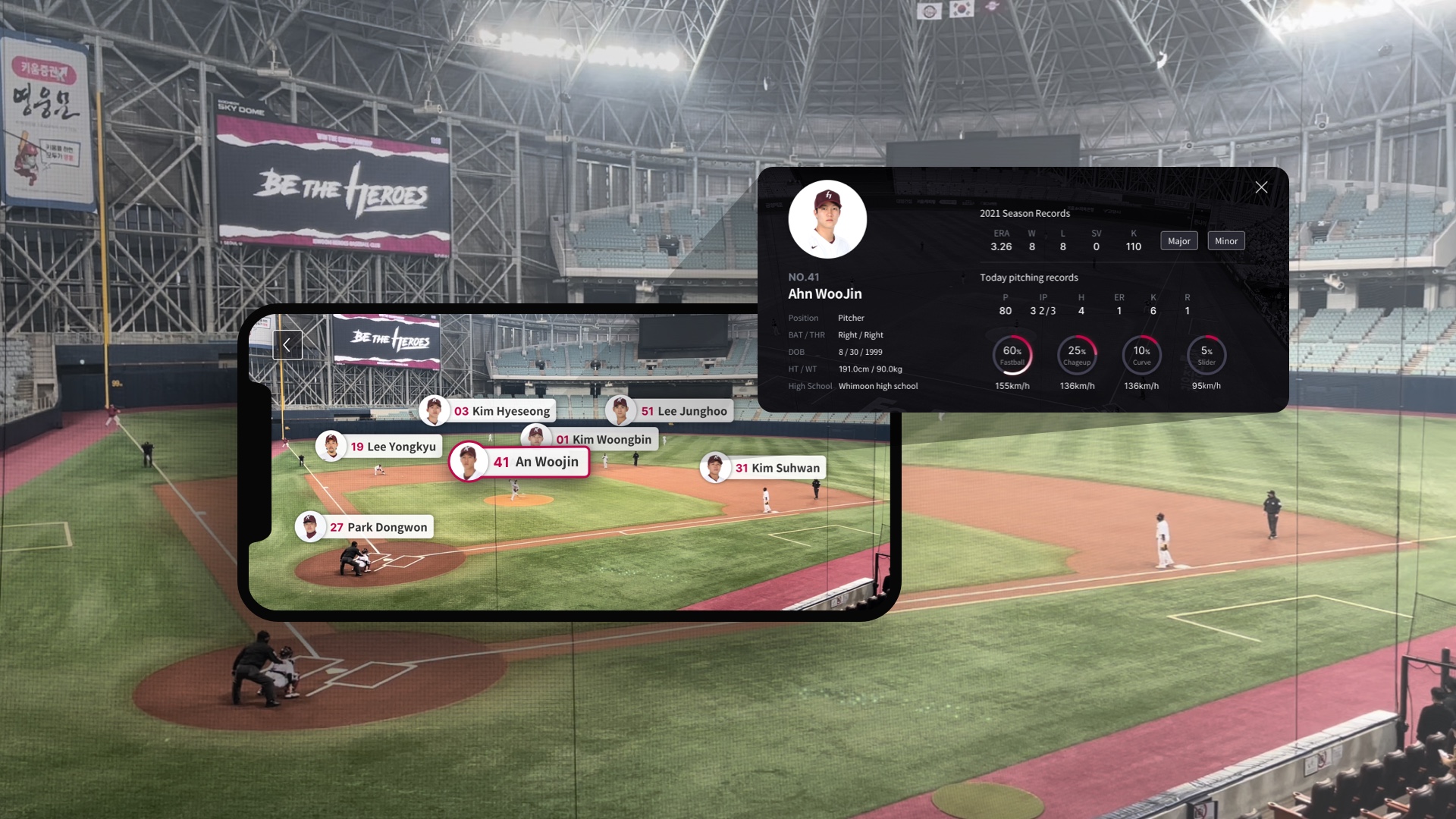Select Lee Yongkyu's avatar icon
Image resolution: width=1456 pixels, height=819 pixels.
tap(331, 447)
